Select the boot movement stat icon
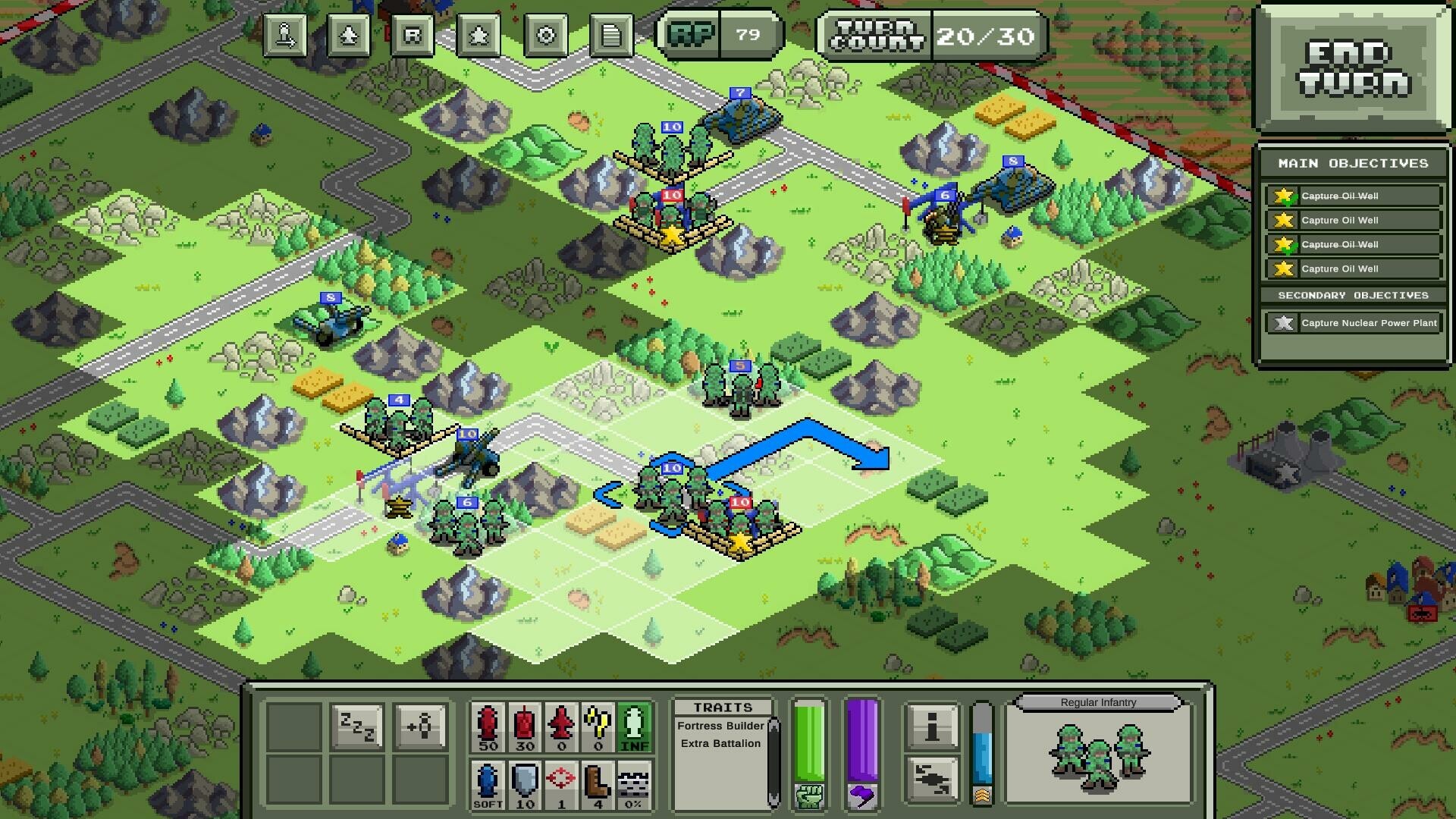The width and height of the screenshot is (1456, 819). (596, 781)
